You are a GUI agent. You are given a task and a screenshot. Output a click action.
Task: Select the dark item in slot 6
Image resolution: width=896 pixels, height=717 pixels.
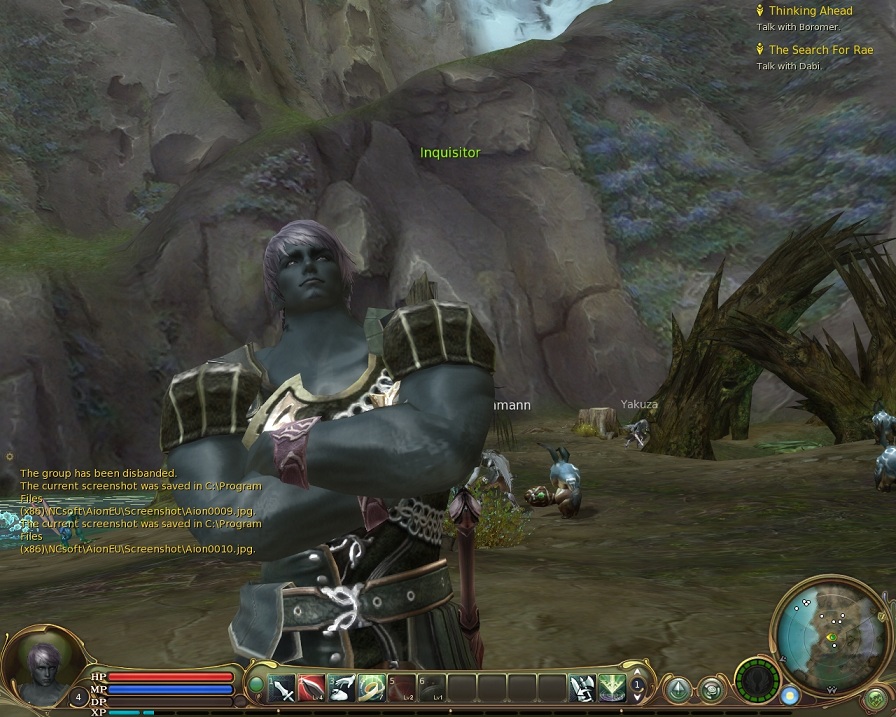(x=432, y=688)
